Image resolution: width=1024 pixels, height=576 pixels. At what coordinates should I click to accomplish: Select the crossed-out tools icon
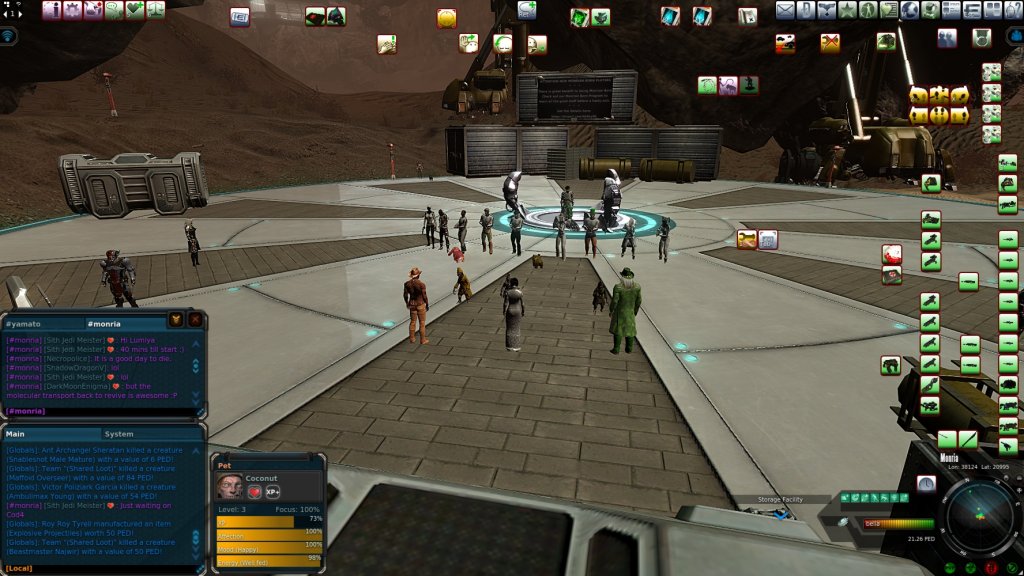pos(830,42)
